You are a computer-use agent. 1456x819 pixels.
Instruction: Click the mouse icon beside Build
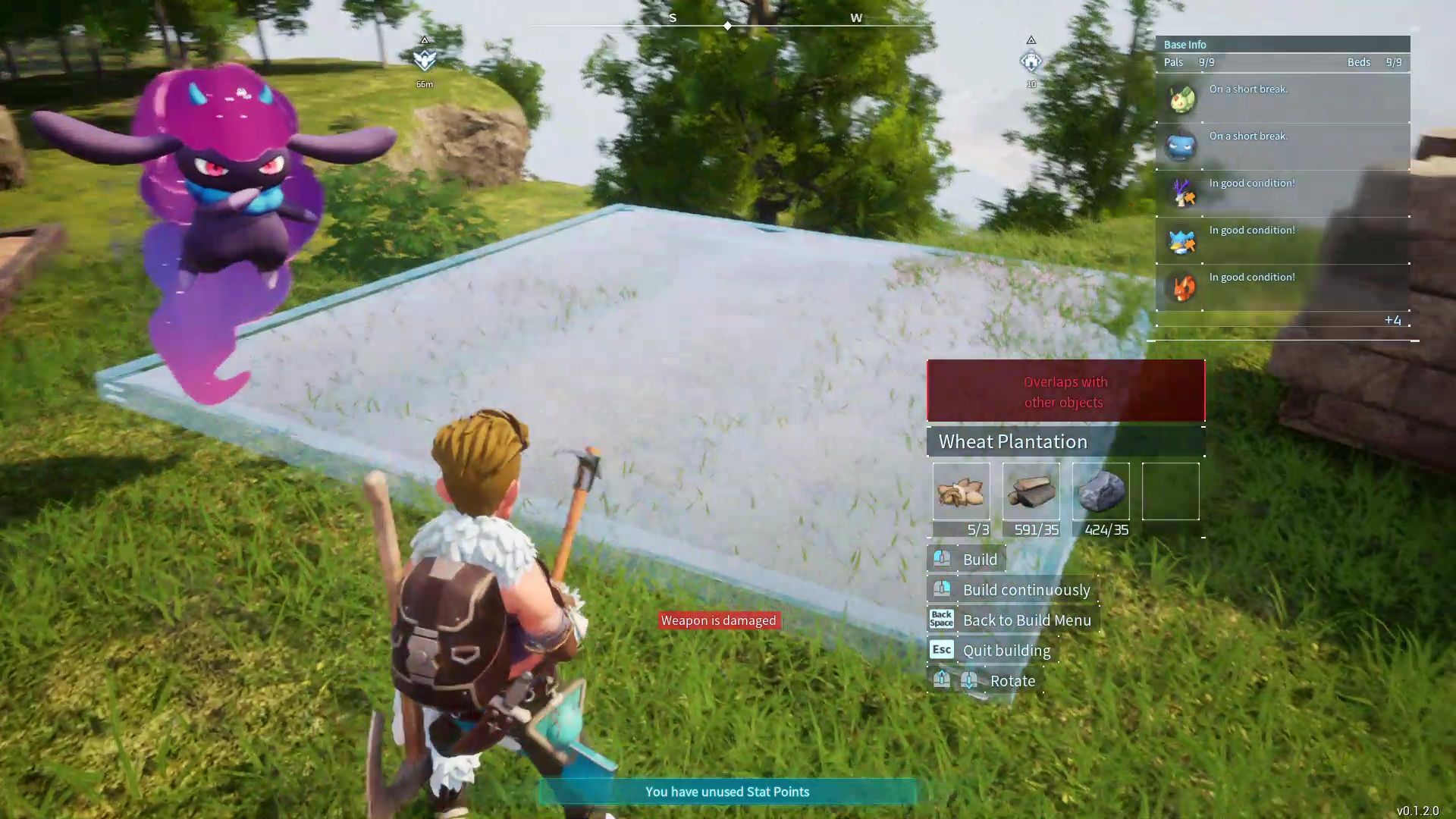click(x=941, y=559)
